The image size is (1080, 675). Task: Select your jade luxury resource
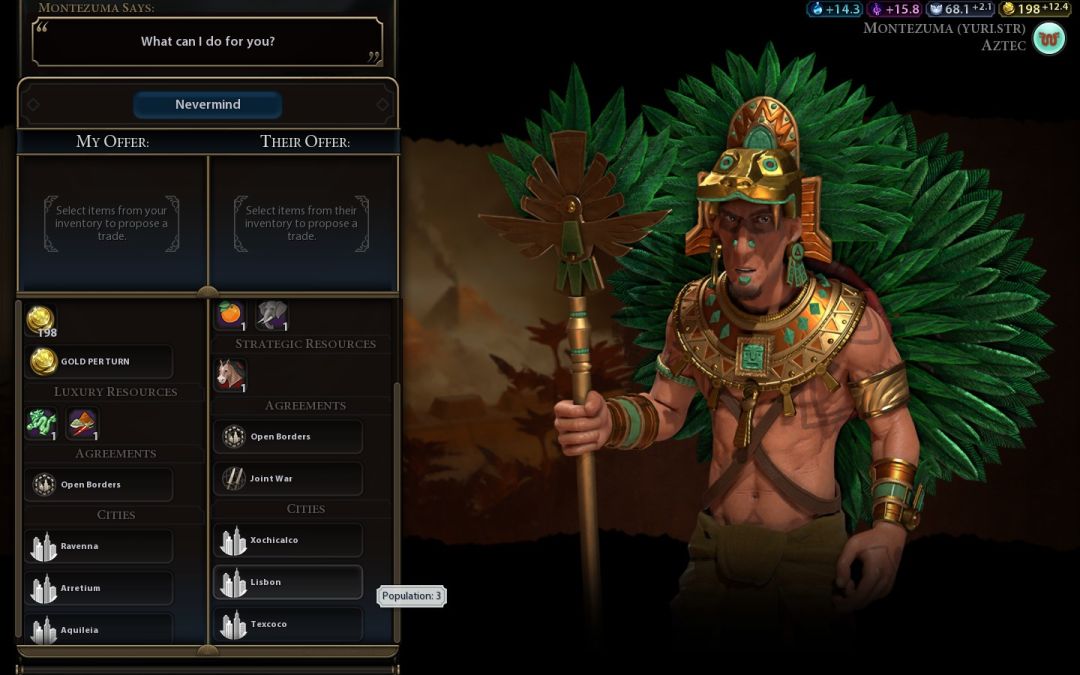pos(41,424)
